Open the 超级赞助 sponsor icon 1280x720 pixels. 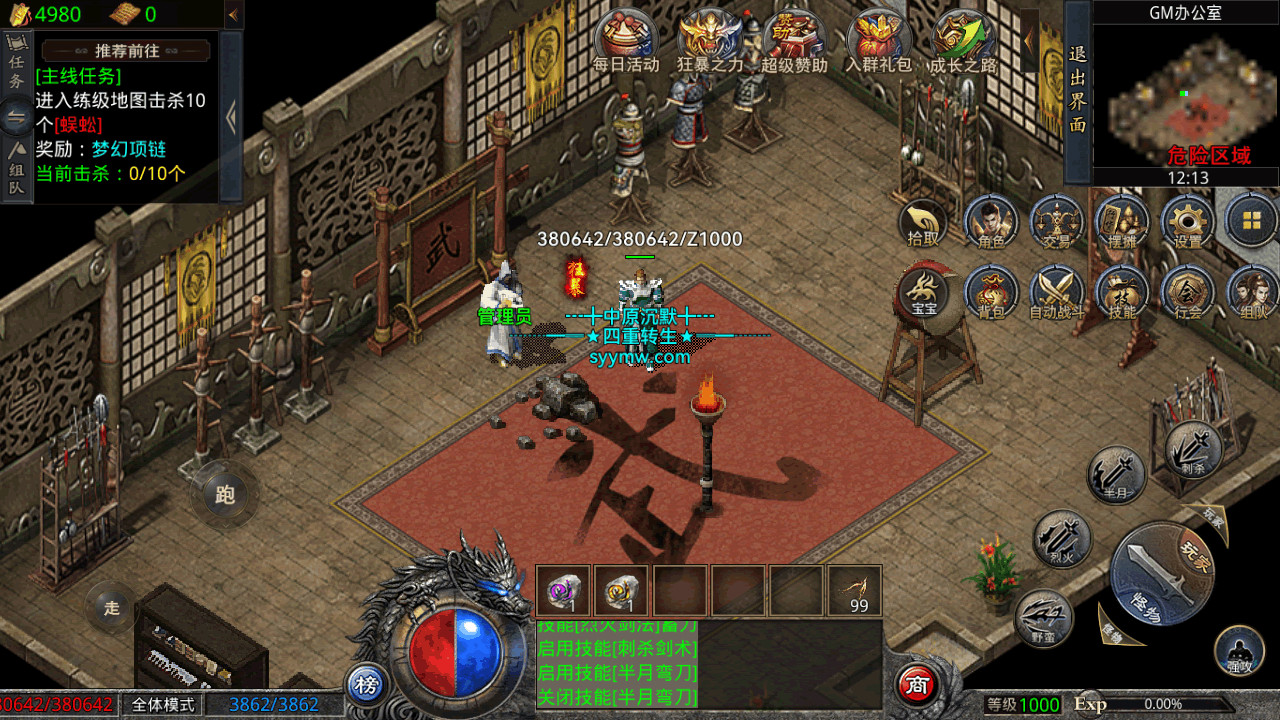coord(794,40)
